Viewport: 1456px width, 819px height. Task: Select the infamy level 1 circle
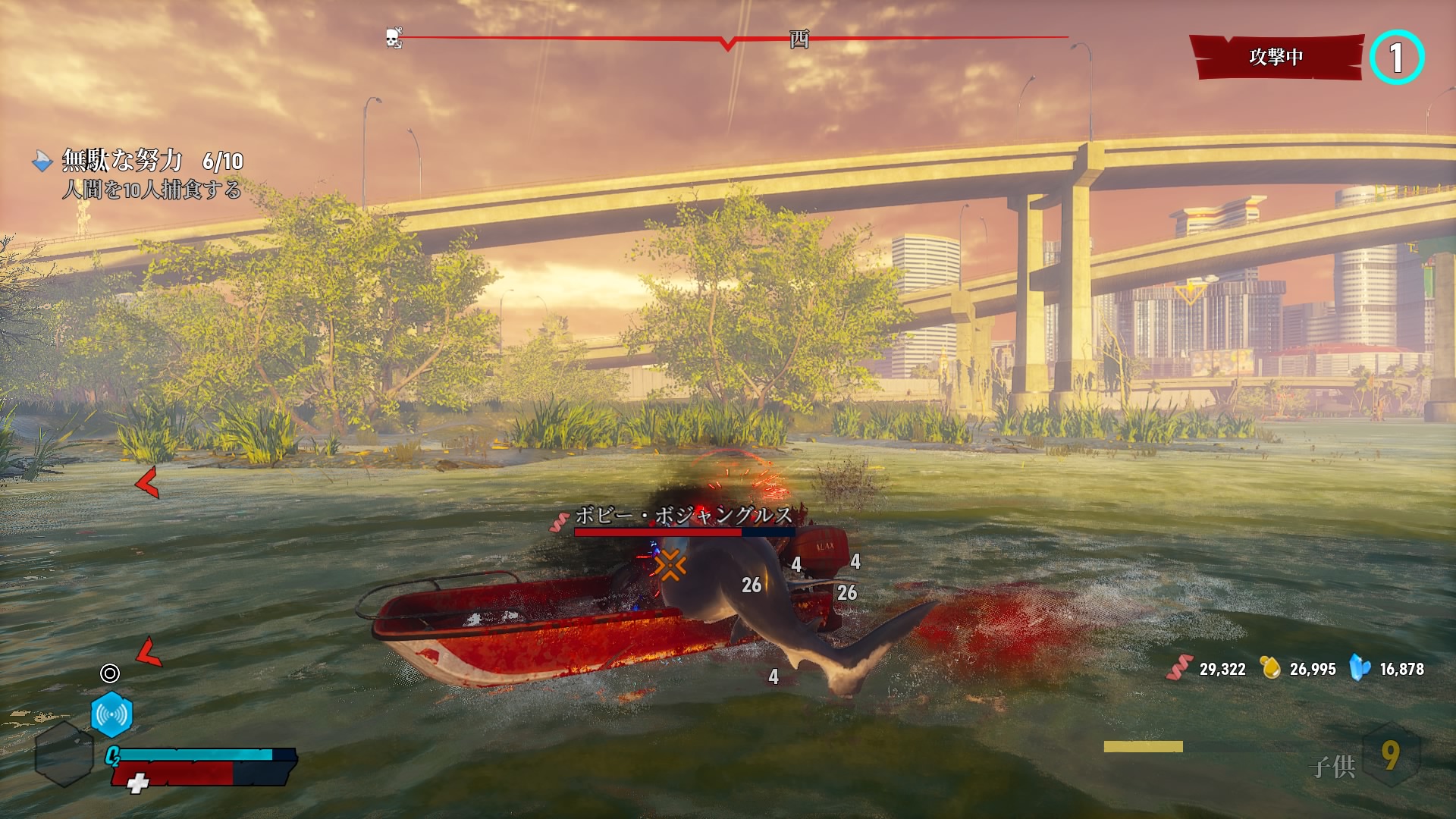[1397, 58]
